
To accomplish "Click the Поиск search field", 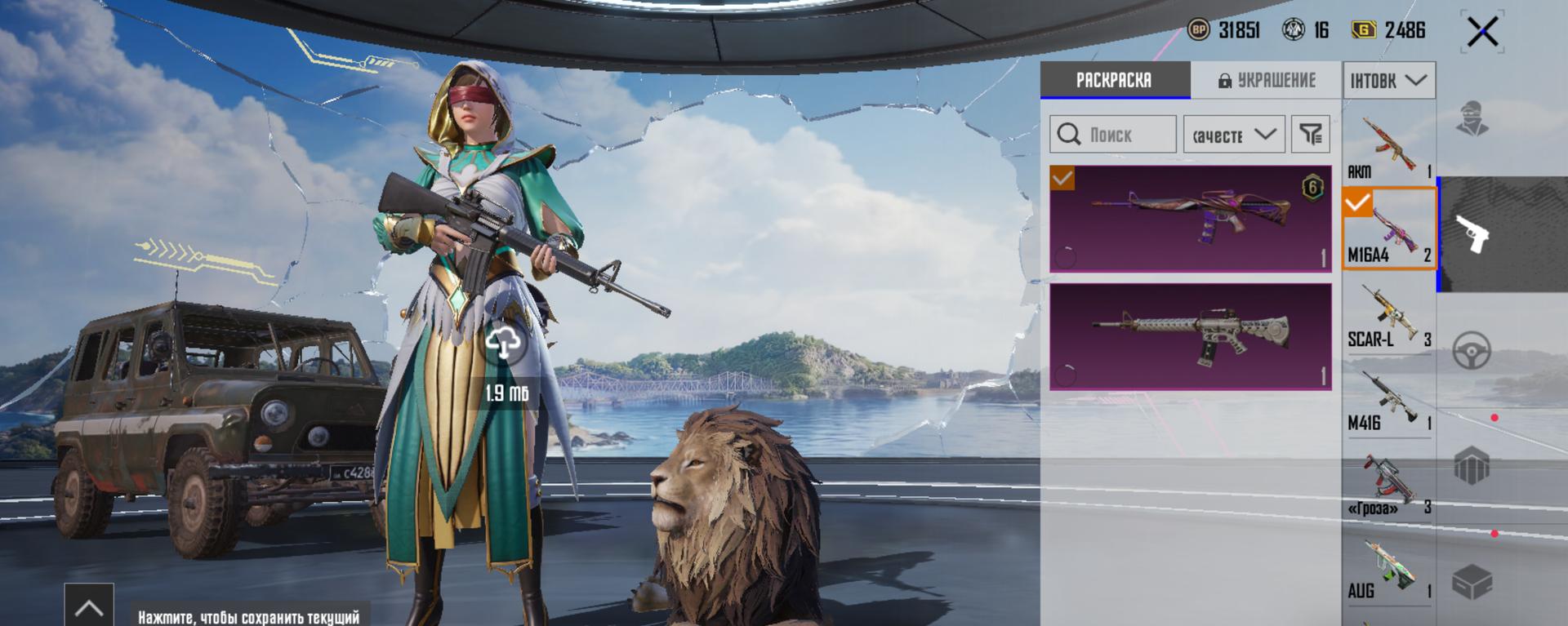I will click(x=1113, y=135).
